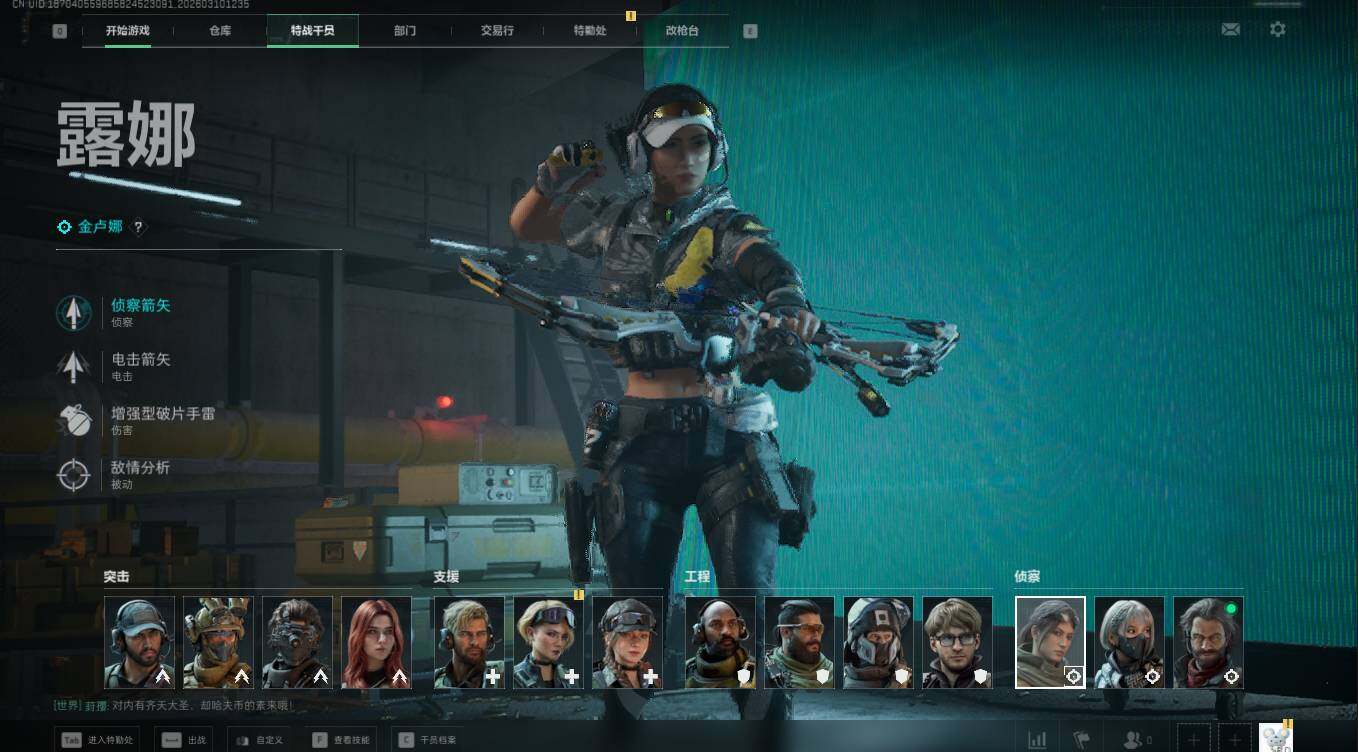Switch to the 开始游戏 tab
1358x752 pixels.
(x=128, y=31)
